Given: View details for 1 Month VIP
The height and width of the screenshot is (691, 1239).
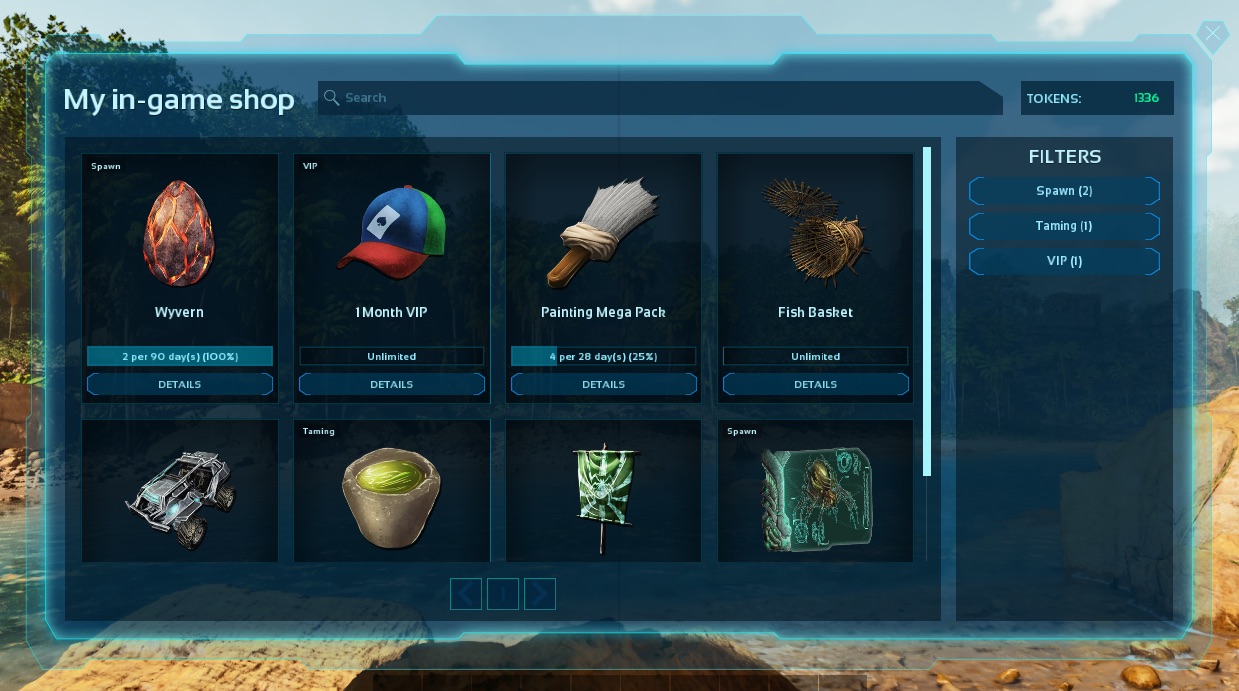Looking at the screenshot, I should pos(392,384).
